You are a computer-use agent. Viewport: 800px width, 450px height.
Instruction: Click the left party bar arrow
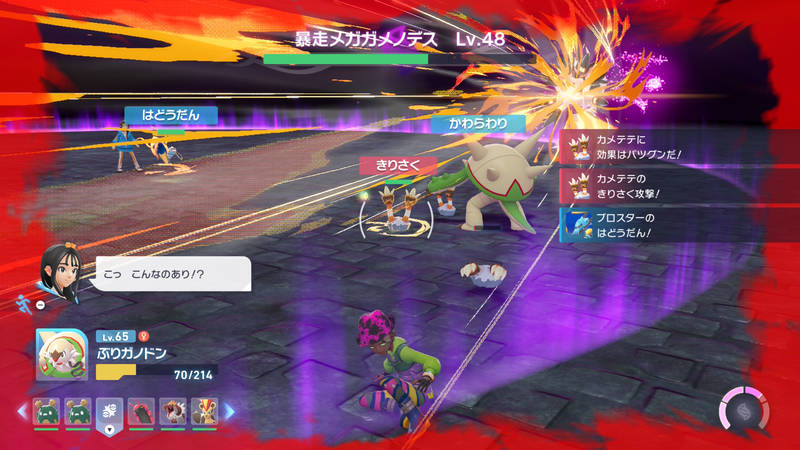pyautogui.click(x=21, y=411)
